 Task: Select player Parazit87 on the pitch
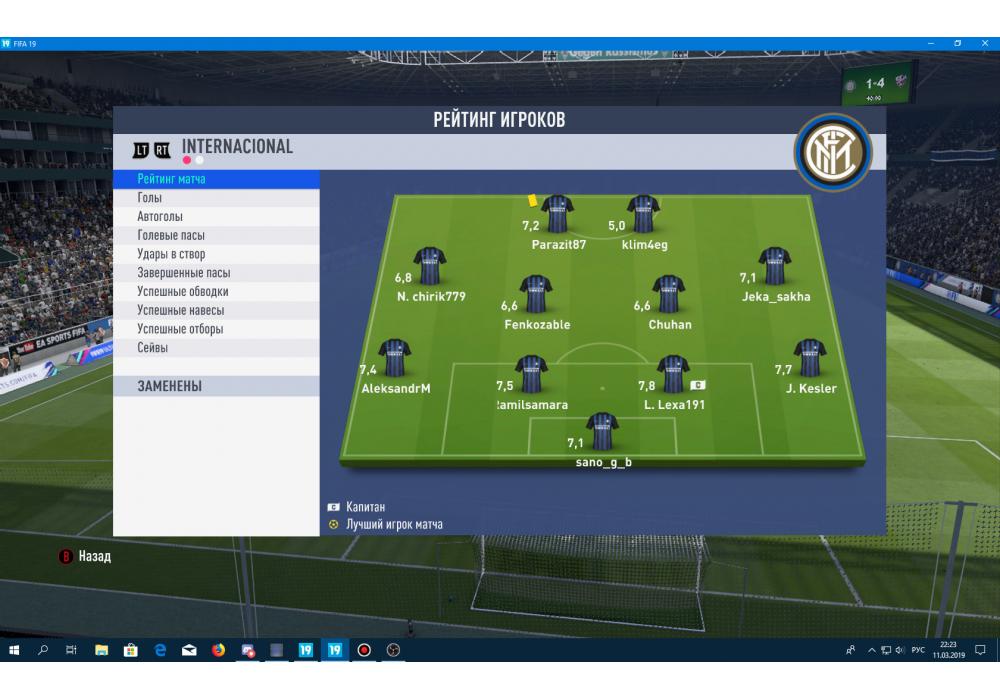pos(557,215)
